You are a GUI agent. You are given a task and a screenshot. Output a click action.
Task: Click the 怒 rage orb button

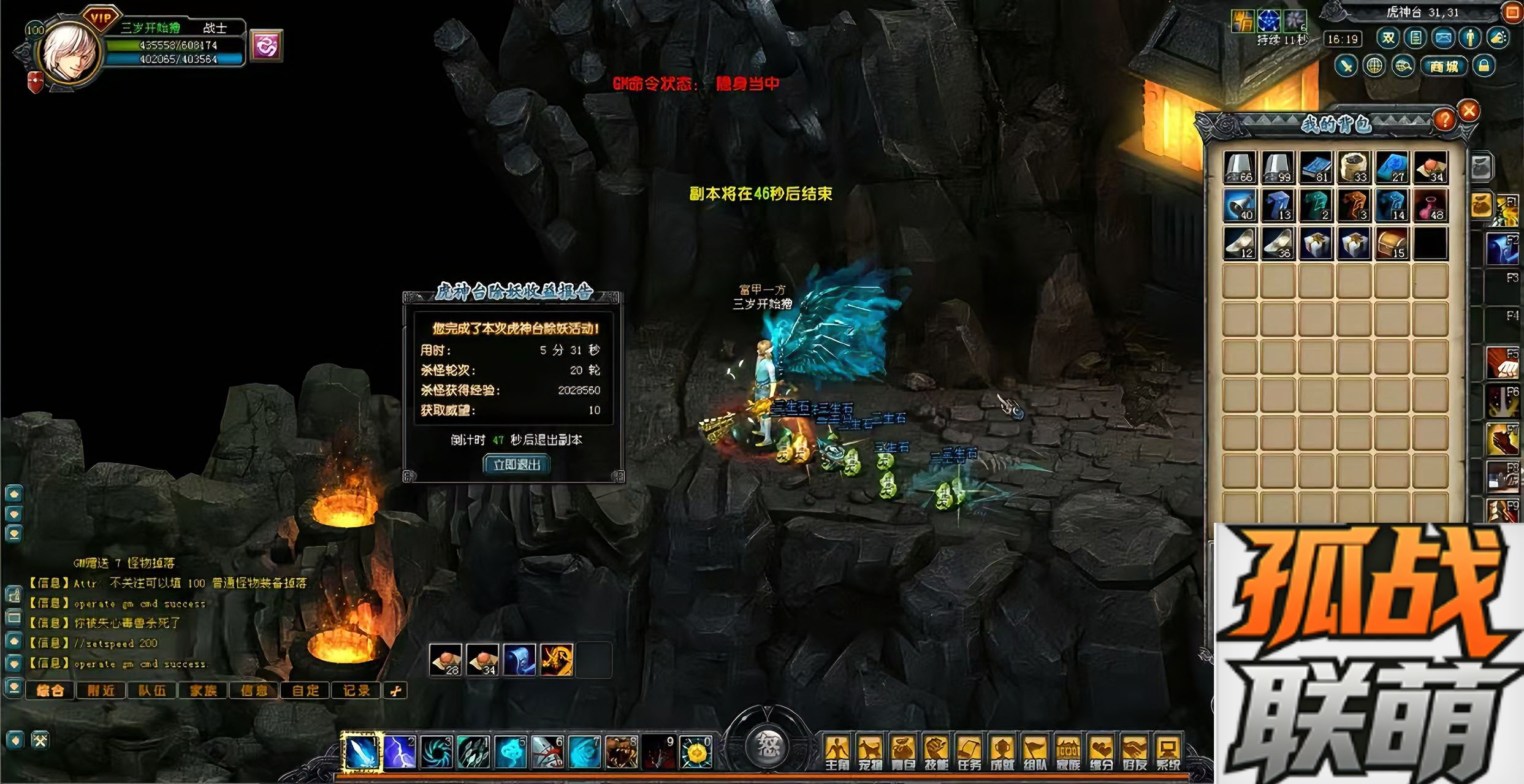point(767,746)
